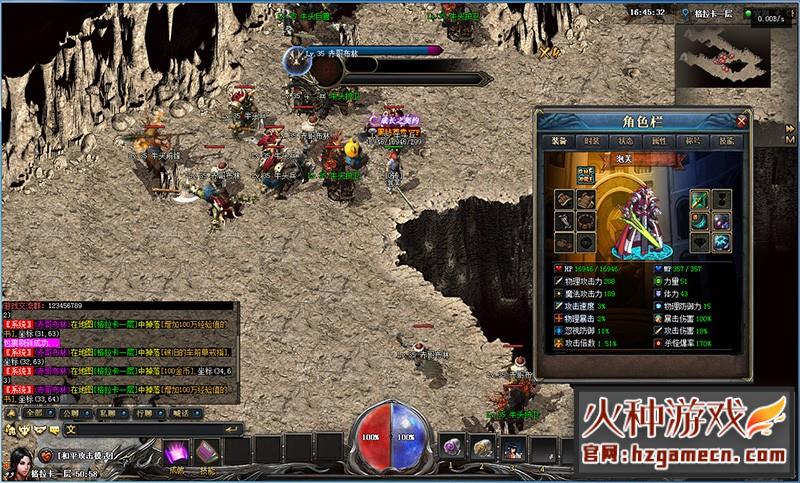Open the 状态 tab

pos(625,142)
